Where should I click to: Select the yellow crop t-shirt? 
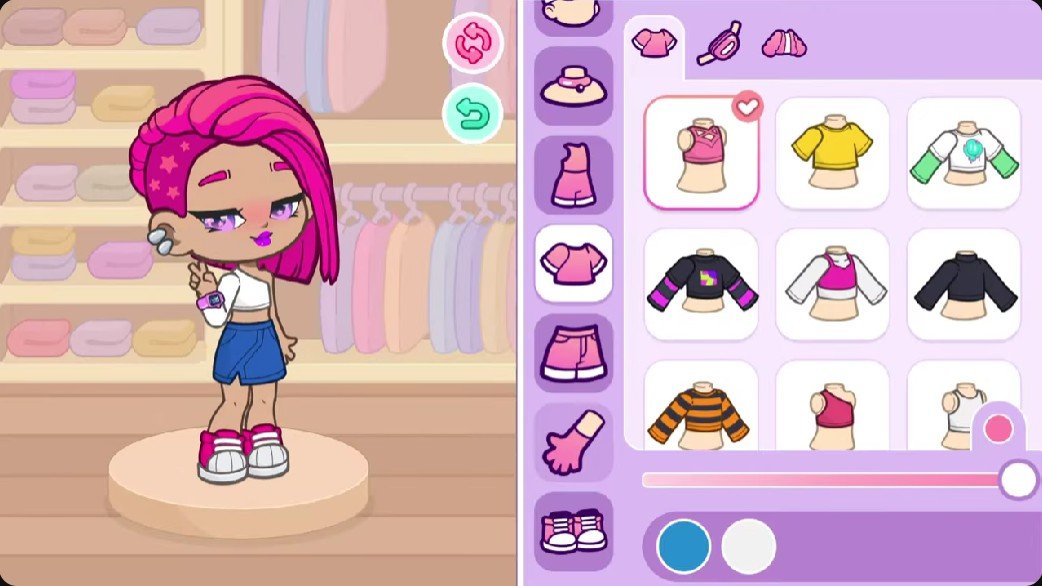(x=832, y=152)
